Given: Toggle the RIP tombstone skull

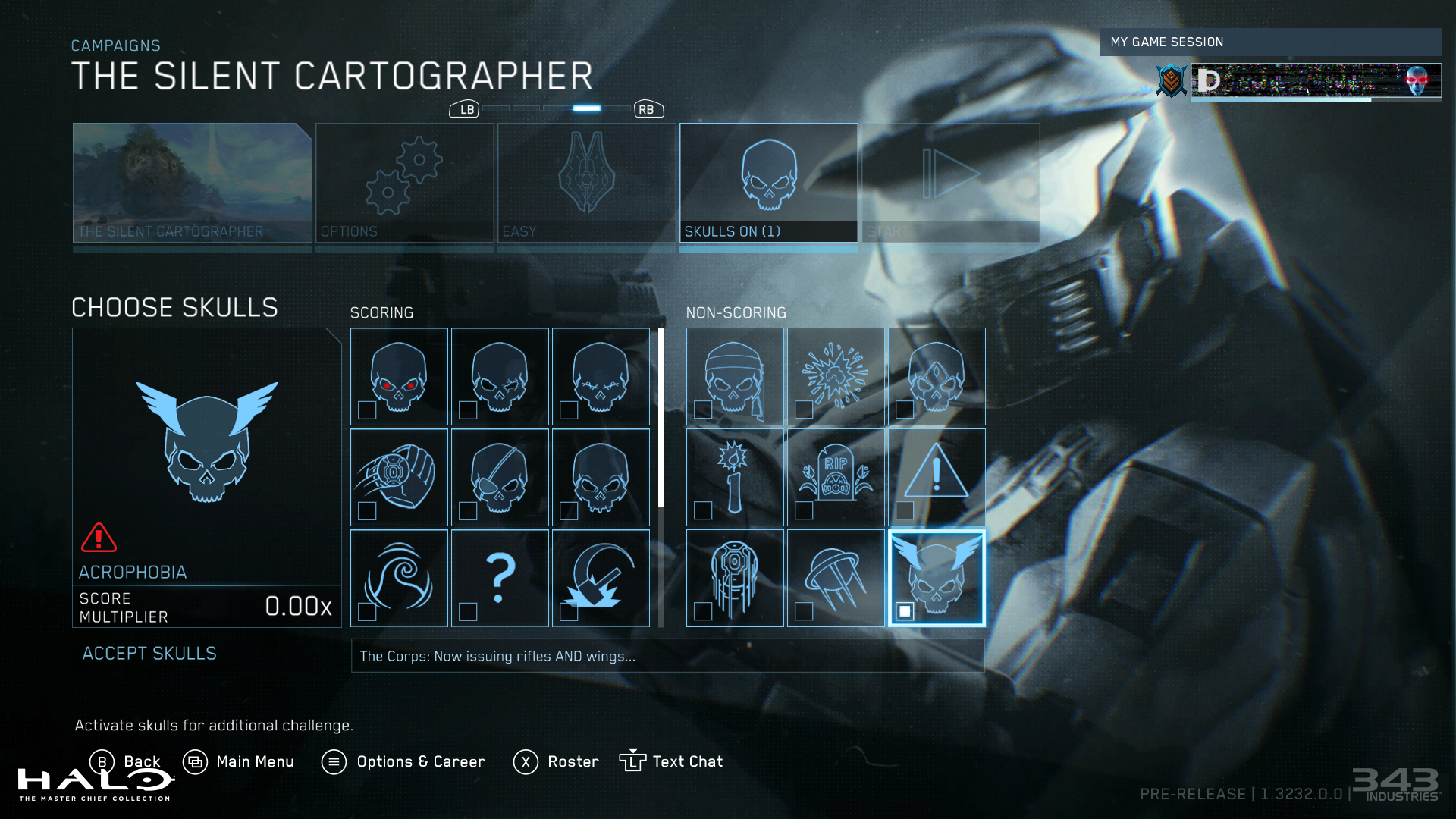Looking at the screenshot, I should (x=836, y=477).
